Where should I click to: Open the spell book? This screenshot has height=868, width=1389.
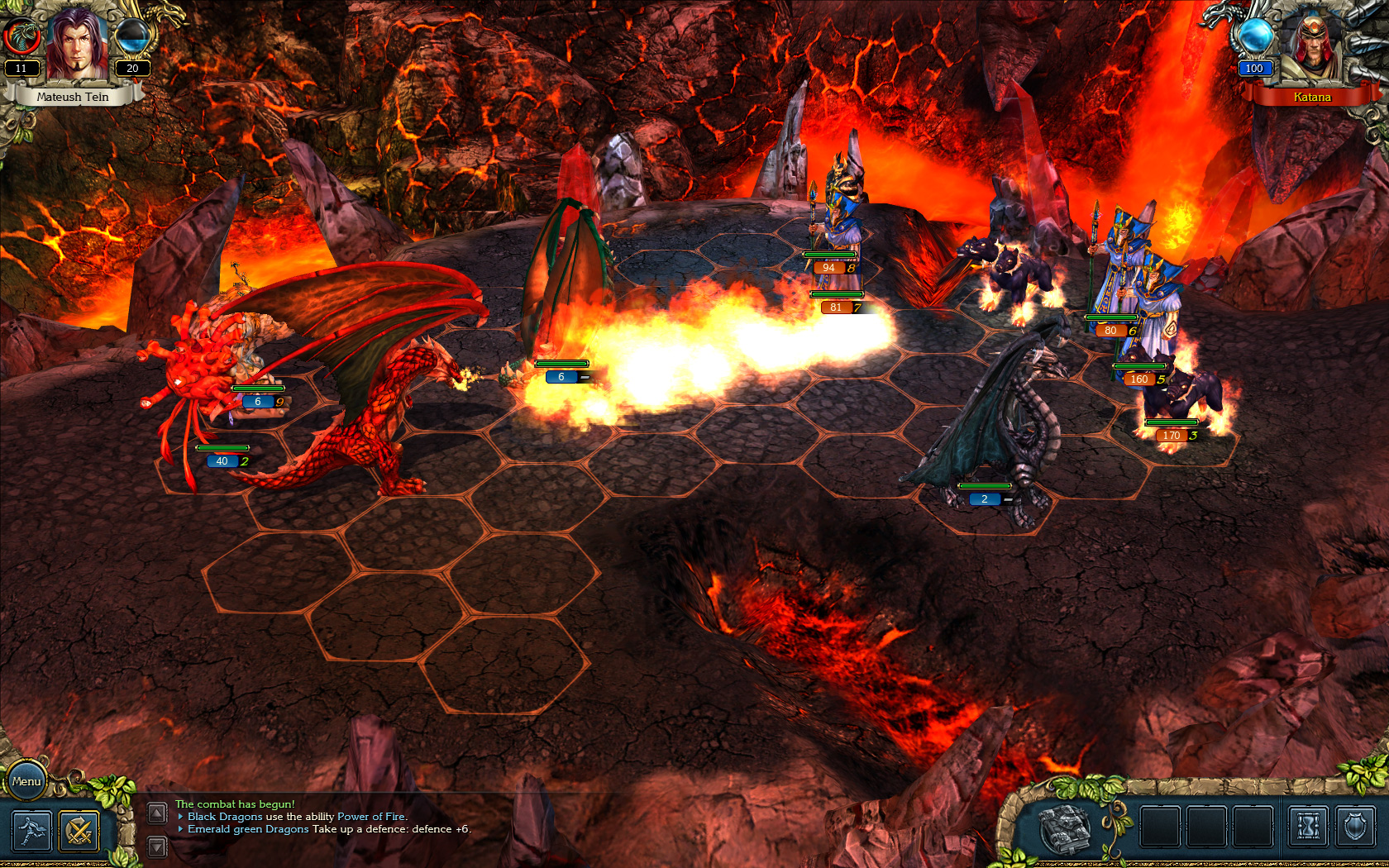[1064, 827]
